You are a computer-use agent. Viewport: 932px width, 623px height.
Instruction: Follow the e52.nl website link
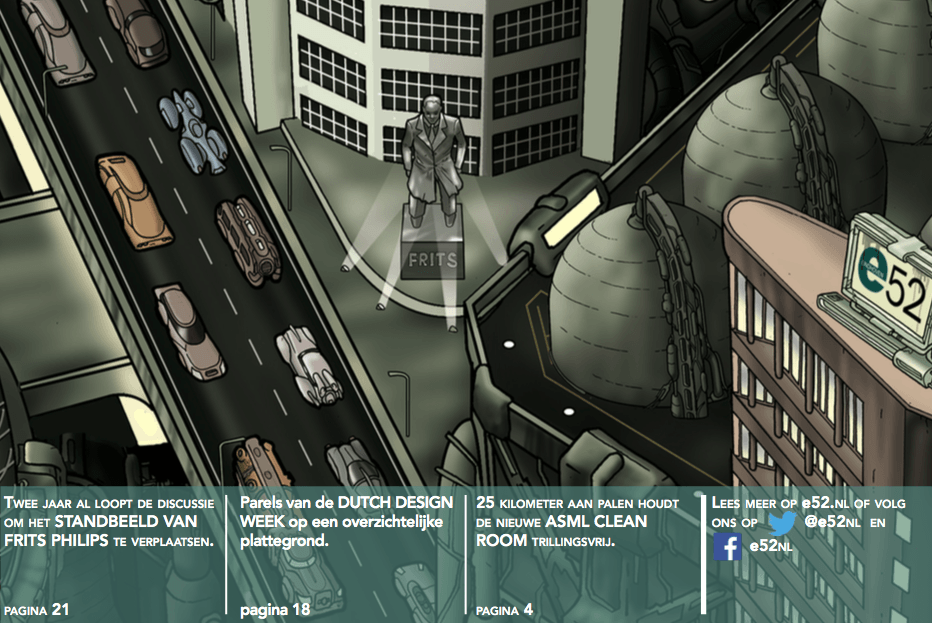point(824,502)
